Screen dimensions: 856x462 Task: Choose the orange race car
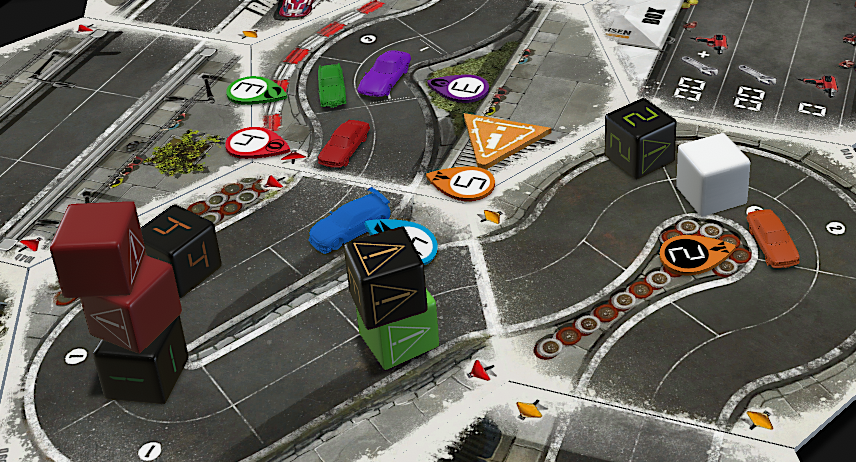[773, 238]
